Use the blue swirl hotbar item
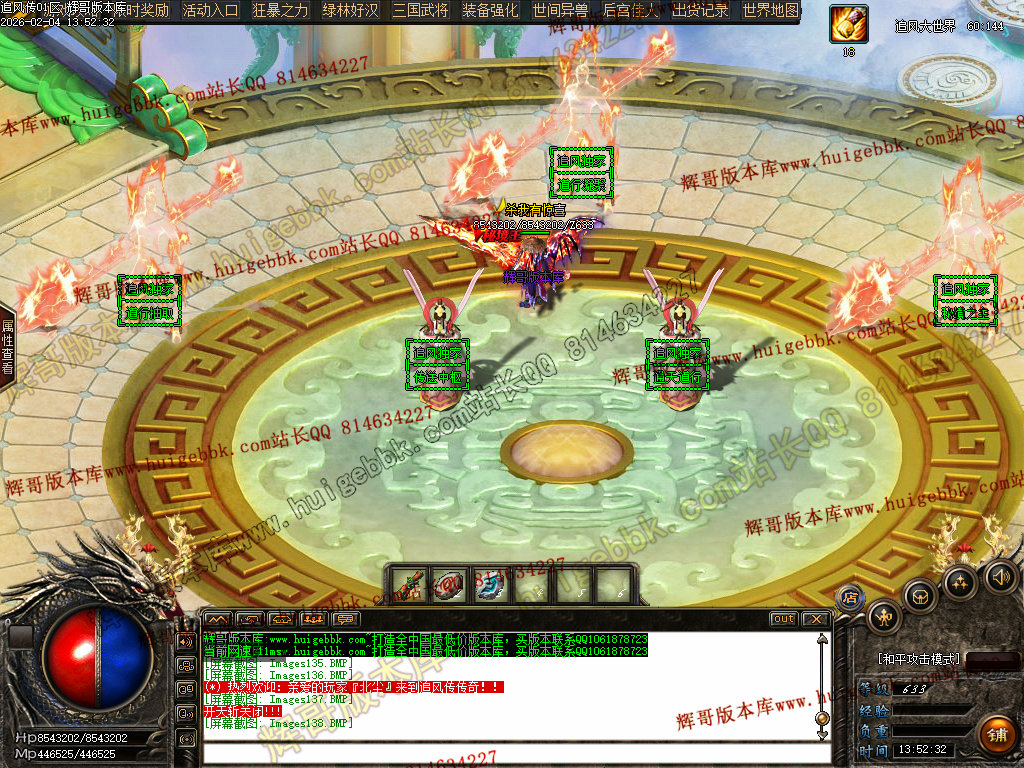Image resolution: width=1024 pixels, height=768 pixels. pos(490,585)
